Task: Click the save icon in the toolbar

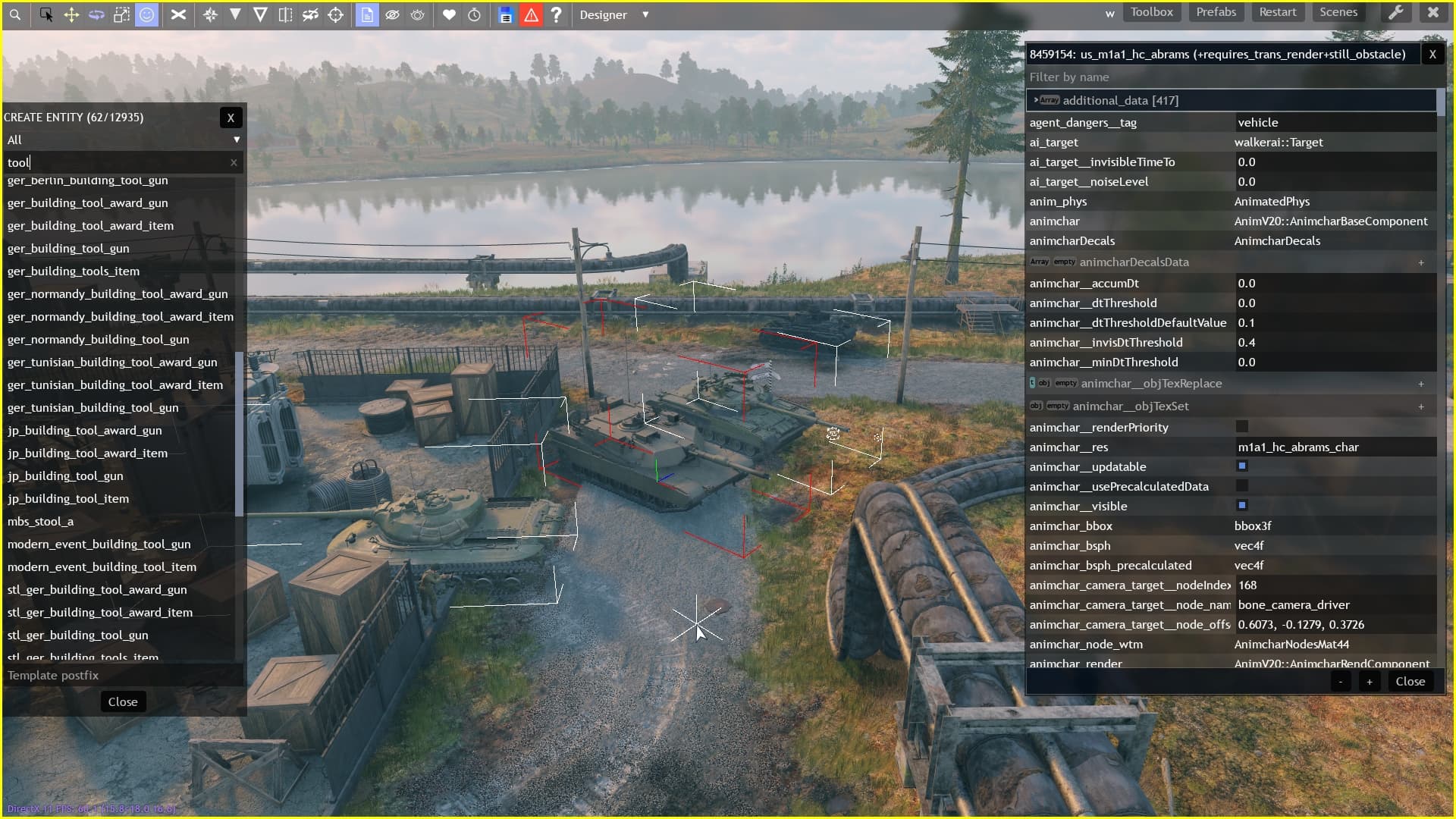Action: [504, 14]
